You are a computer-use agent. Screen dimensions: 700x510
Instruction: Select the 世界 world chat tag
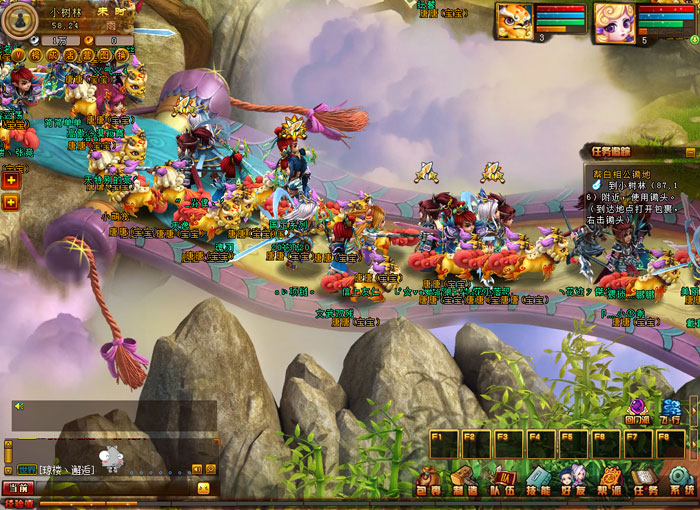(26, 470)
